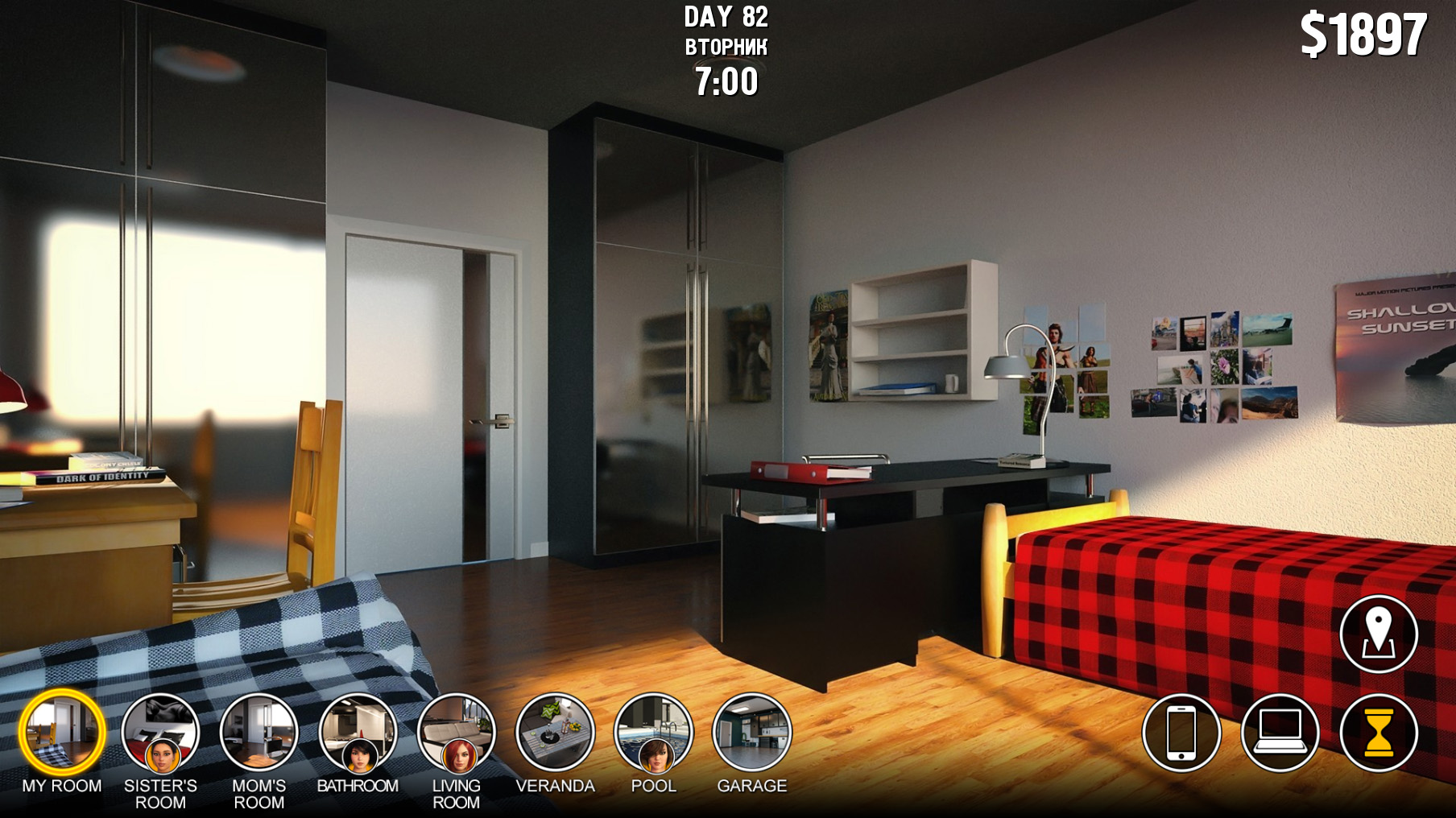The image size is (1456, 818).
Task: Visit Mom's Room
Action: point(259,733)
